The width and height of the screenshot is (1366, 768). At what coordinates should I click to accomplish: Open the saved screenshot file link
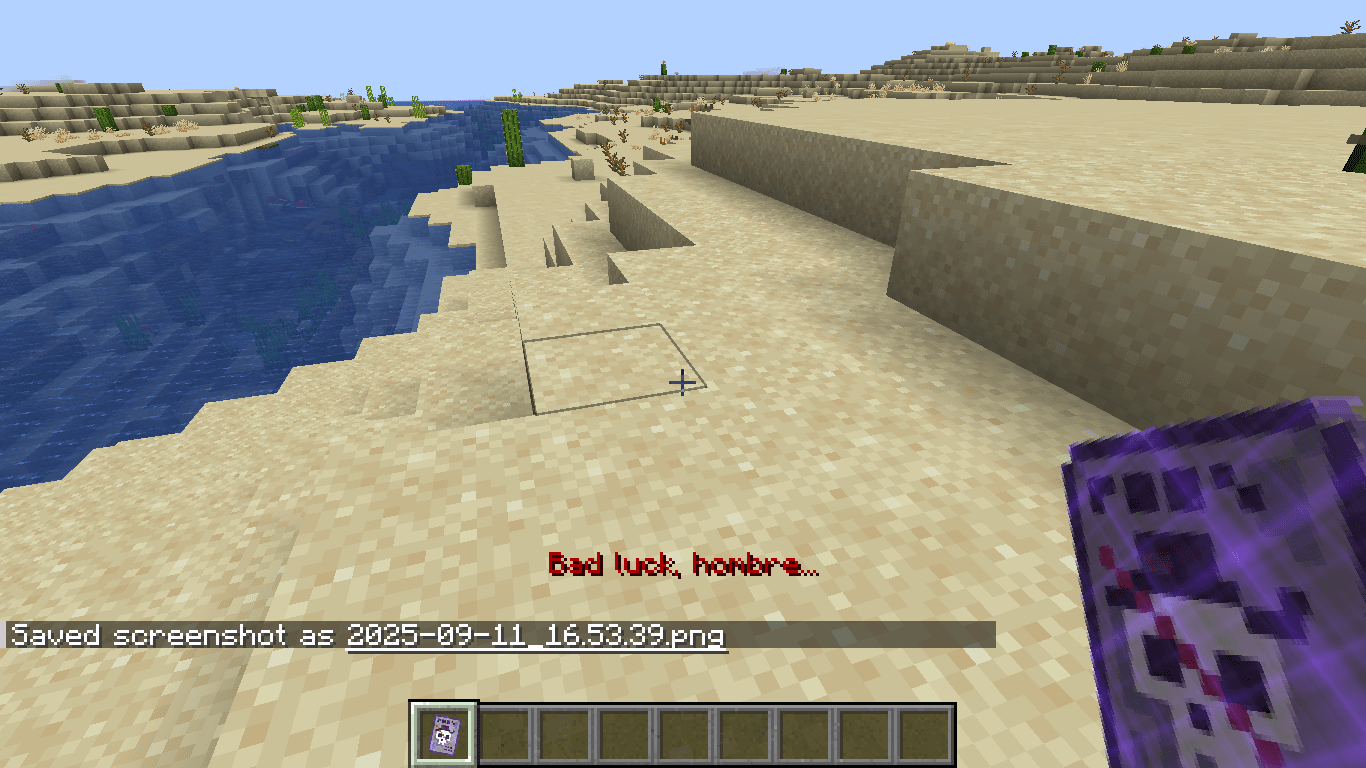coord(536,636)
